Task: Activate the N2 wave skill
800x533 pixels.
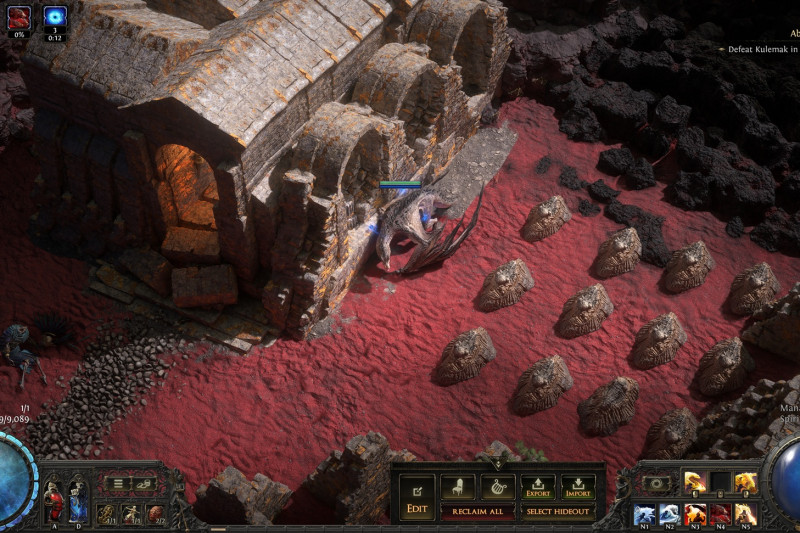Action: (x=670, y=514)
